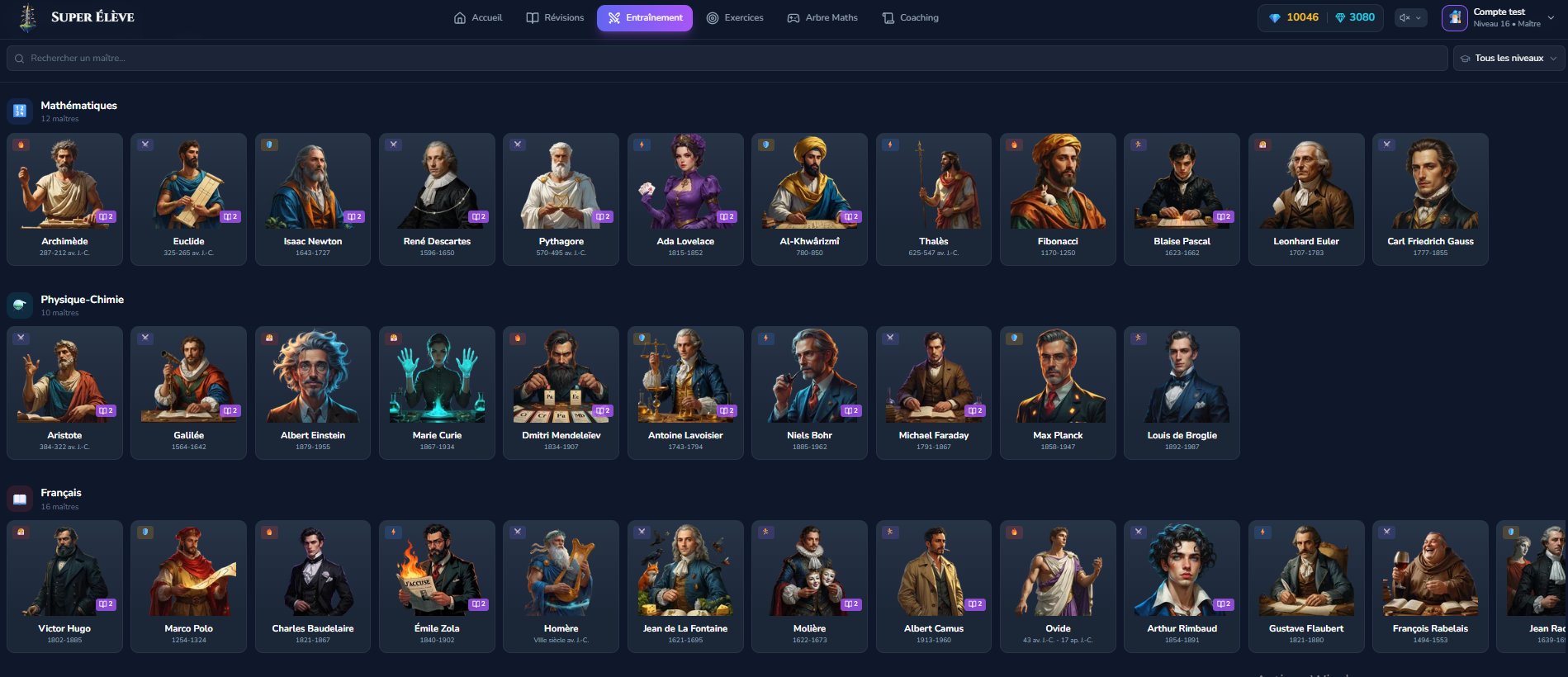Viewport: 1568px width, 677px height.
Task: Toggle the sound mute control
Action: 1410,17
